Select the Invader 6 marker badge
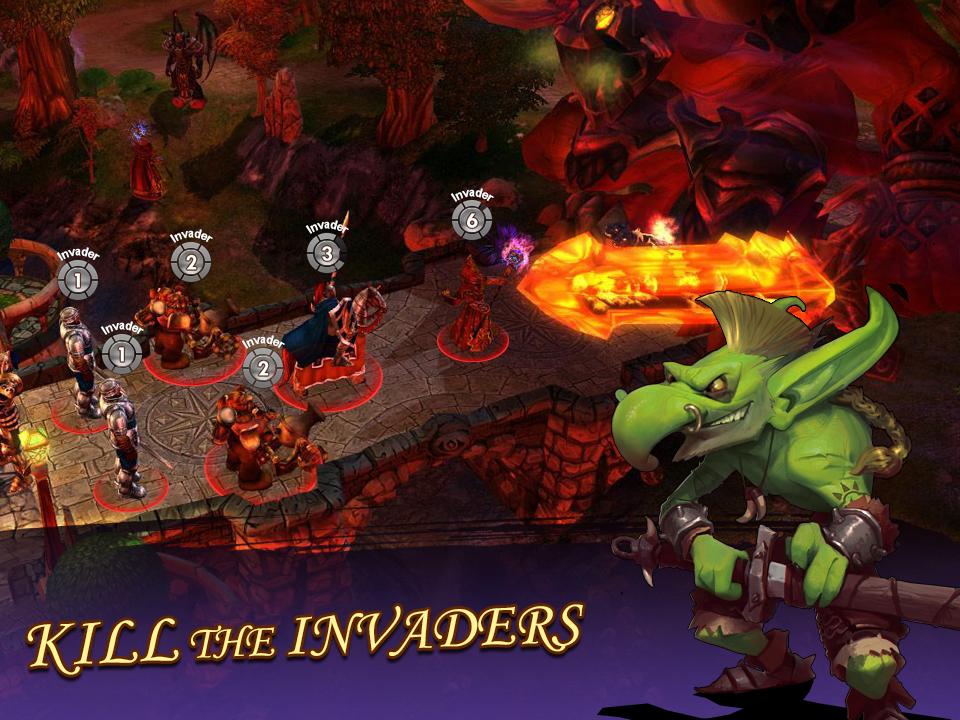 pos(471,220)
